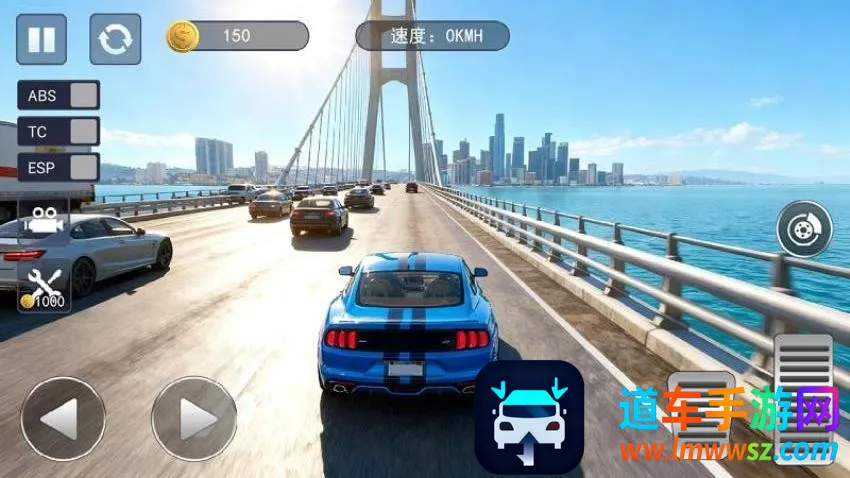Steer right with the right arrow button
850x478 pixels.
(194, 419)
